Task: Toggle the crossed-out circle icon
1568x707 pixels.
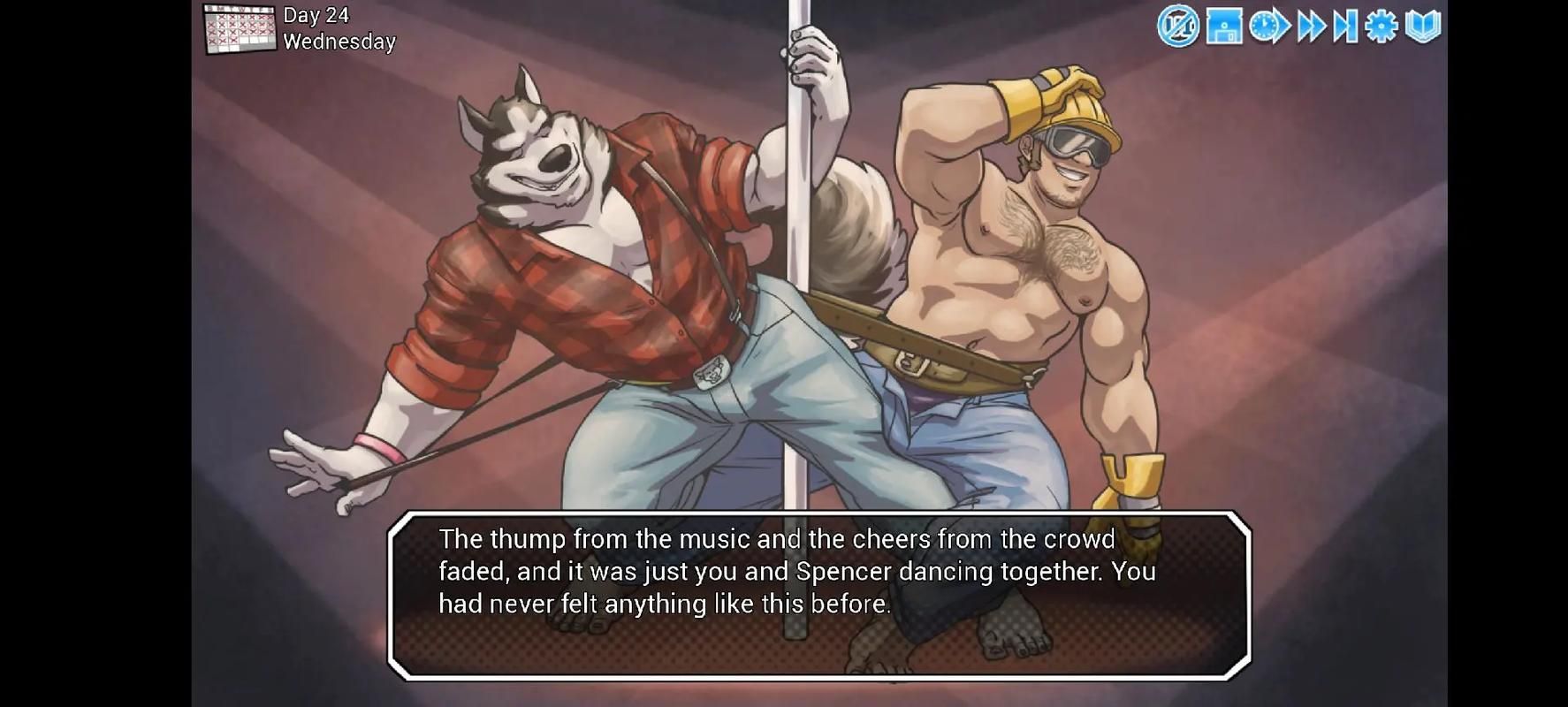Action: click(1178, 27)
